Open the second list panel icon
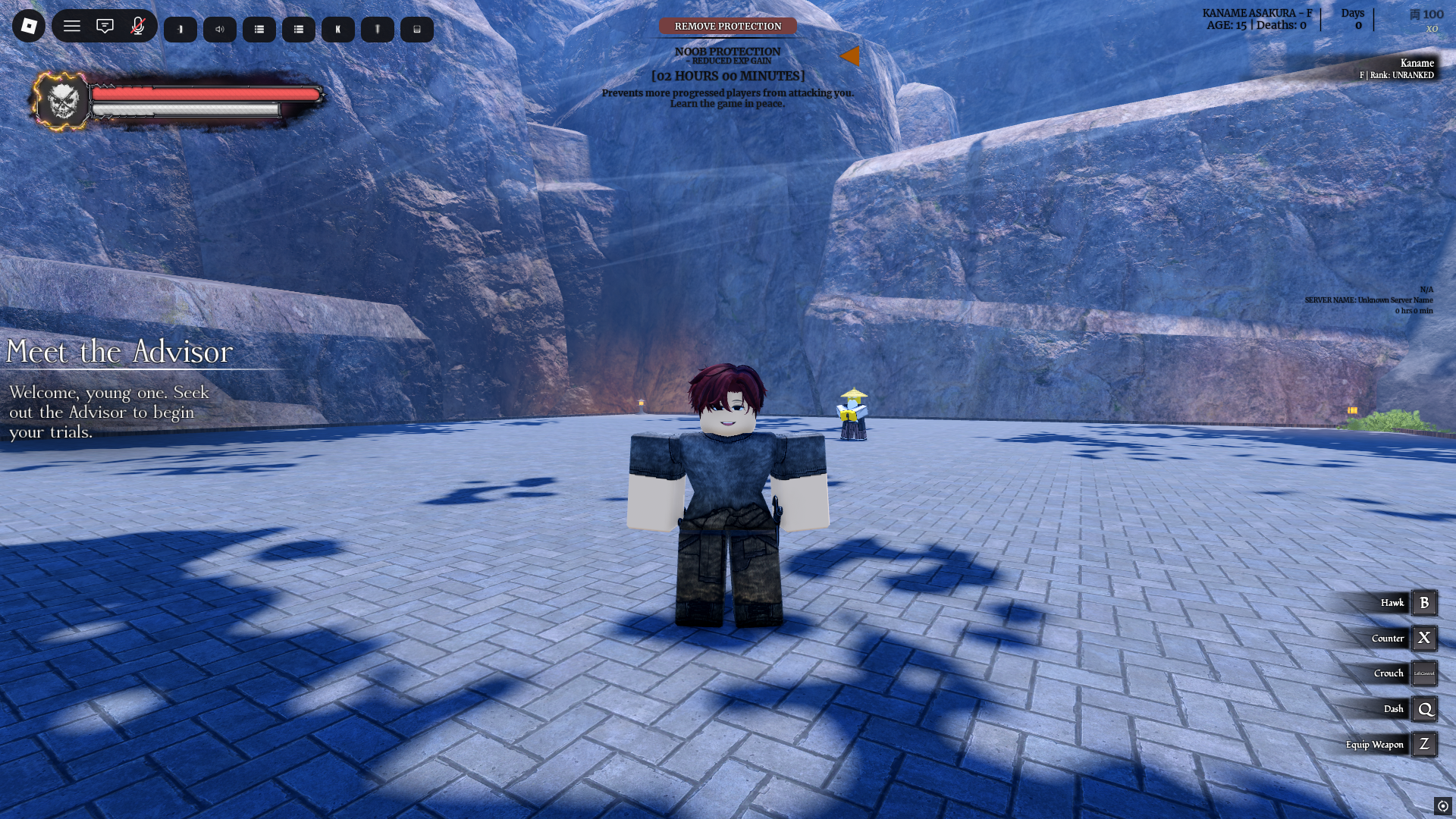This screenshot has width=1456, height=819. (299, 29)
